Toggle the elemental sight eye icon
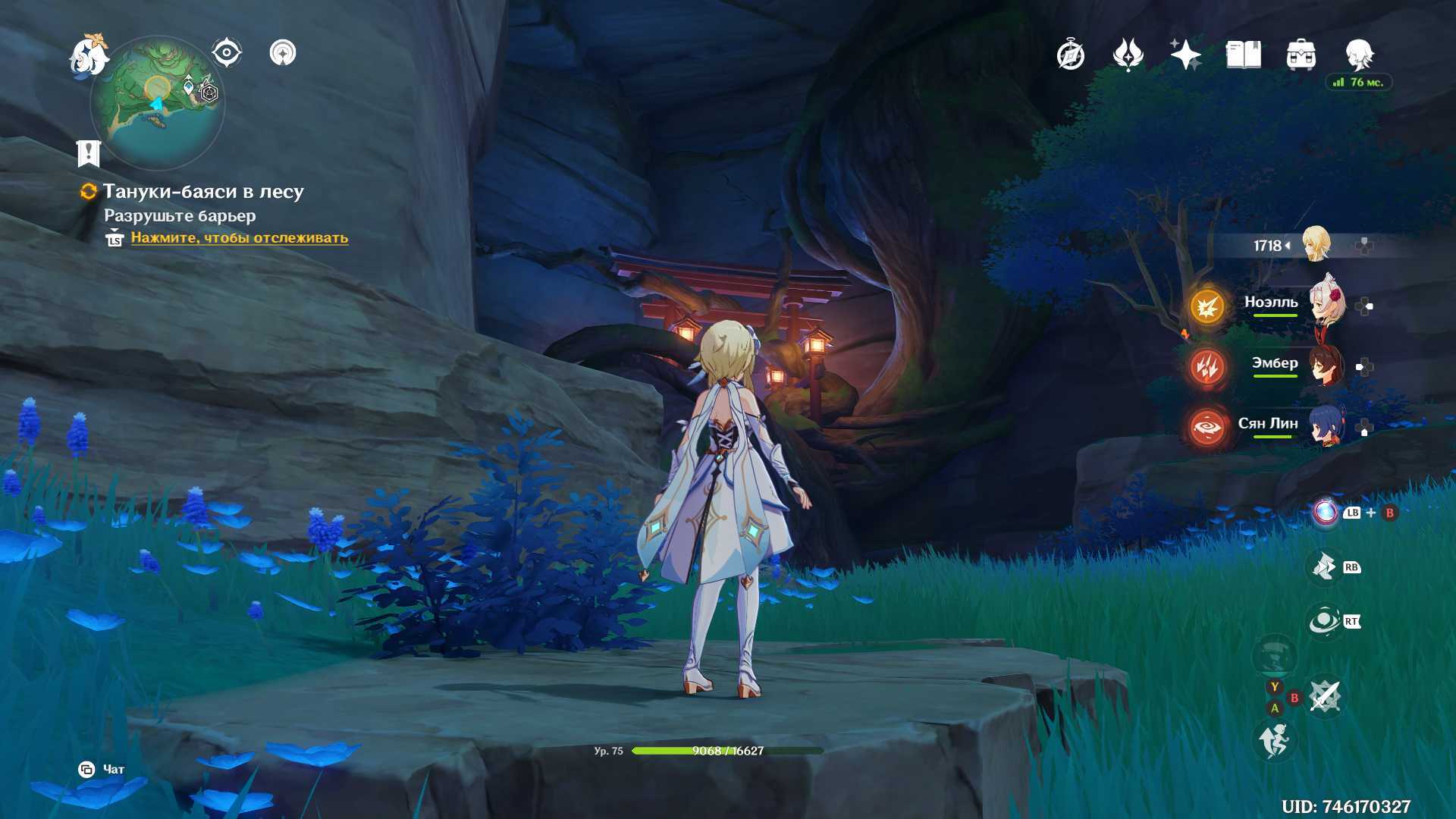1456x819 pixels. [226, 53]
